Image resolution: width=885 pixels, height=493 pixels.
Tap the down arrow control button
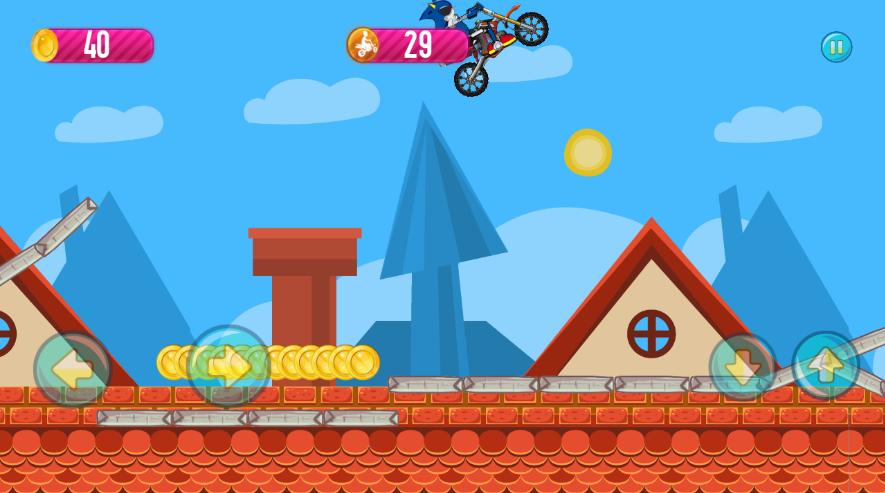coord(743,367)
